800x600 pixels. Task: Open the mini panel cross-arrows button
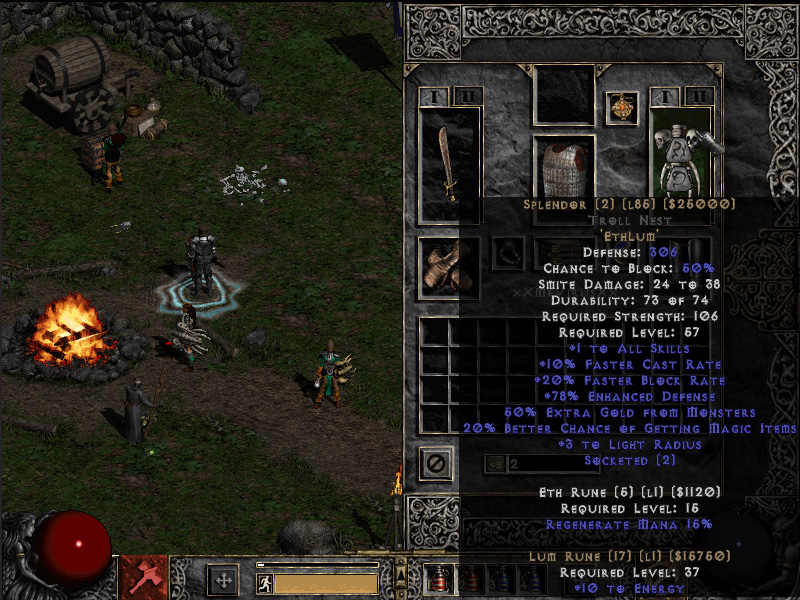[223, 581]
